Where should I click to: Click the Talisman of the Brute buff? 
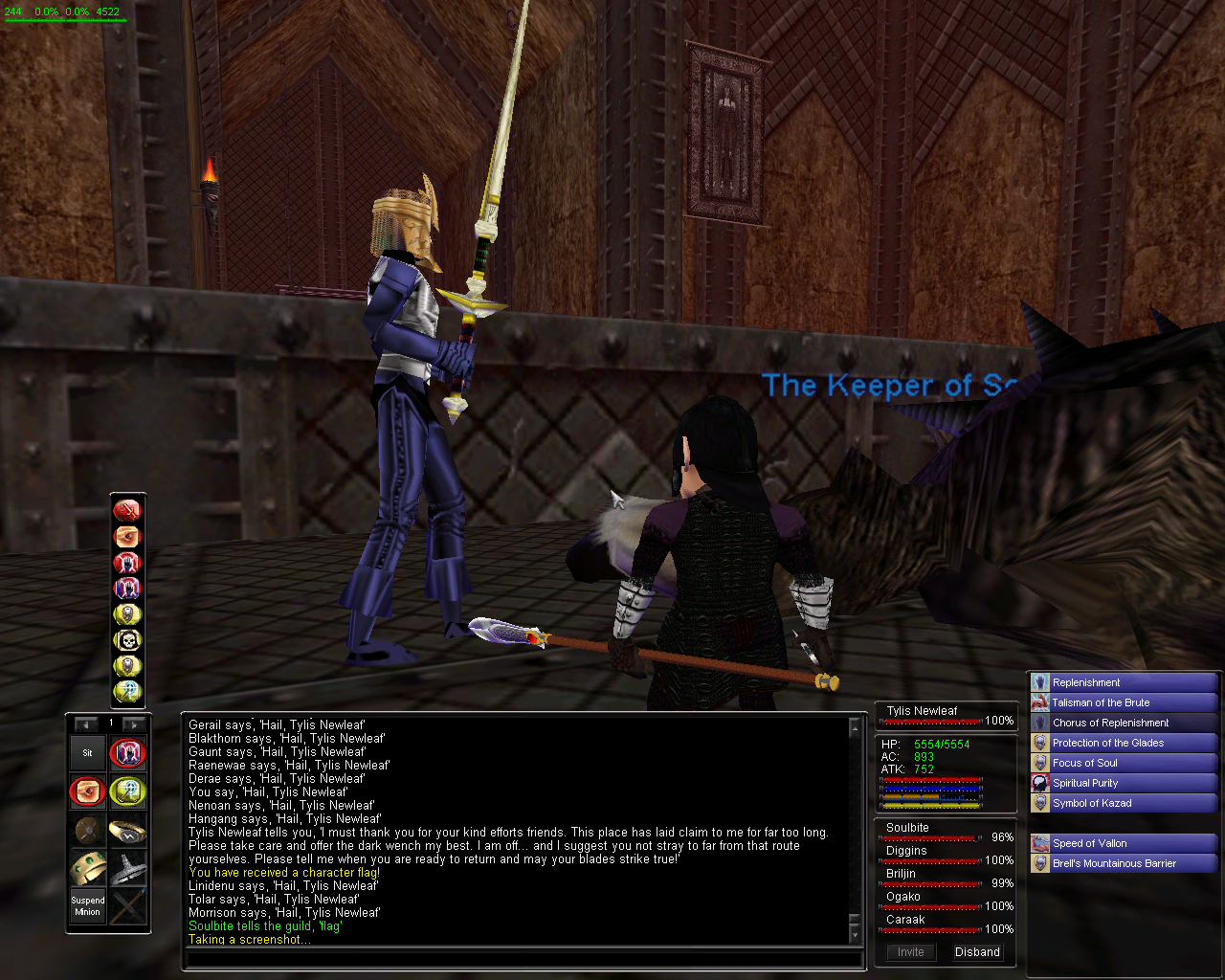coord(1101,702)
